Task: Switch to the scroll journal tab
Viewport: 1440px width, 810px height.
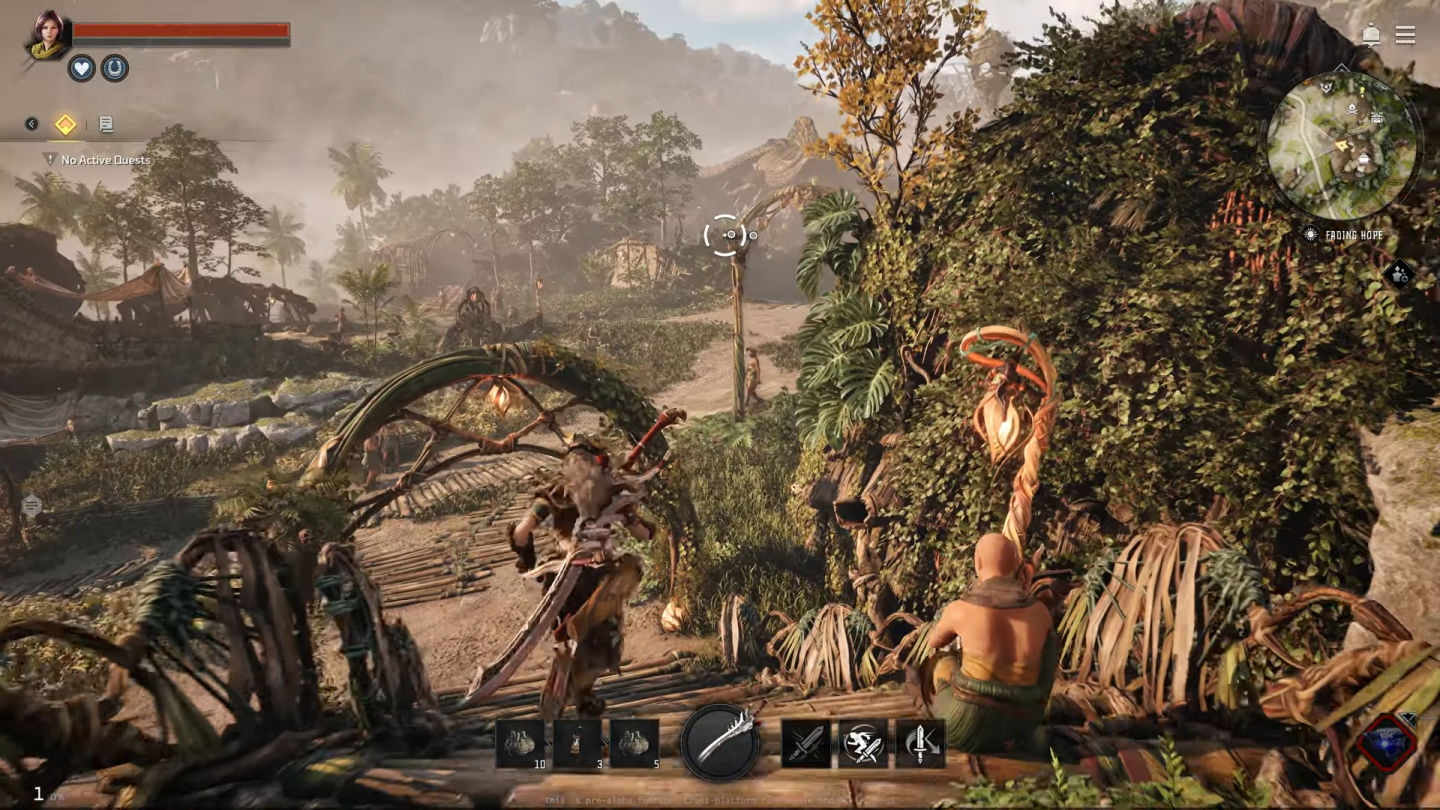Action: coord(105,124)
